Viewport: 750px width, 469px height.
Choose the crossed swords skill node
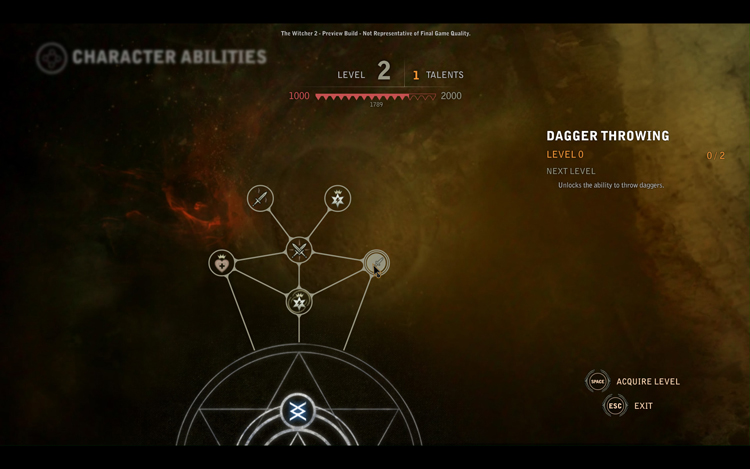(x=299, y=250)
